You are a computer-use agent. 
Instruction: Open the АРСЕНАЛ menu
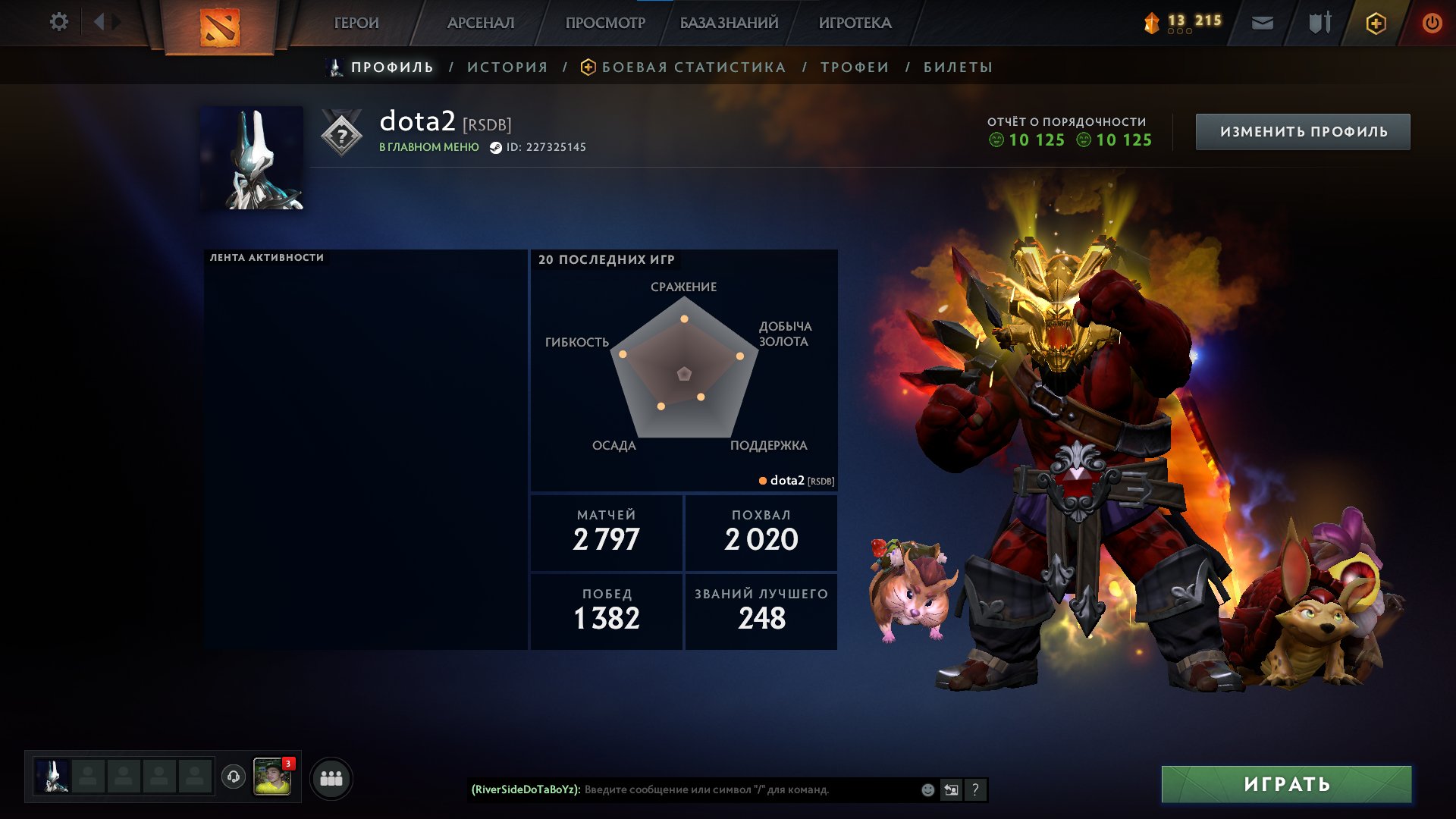[481, 24]
